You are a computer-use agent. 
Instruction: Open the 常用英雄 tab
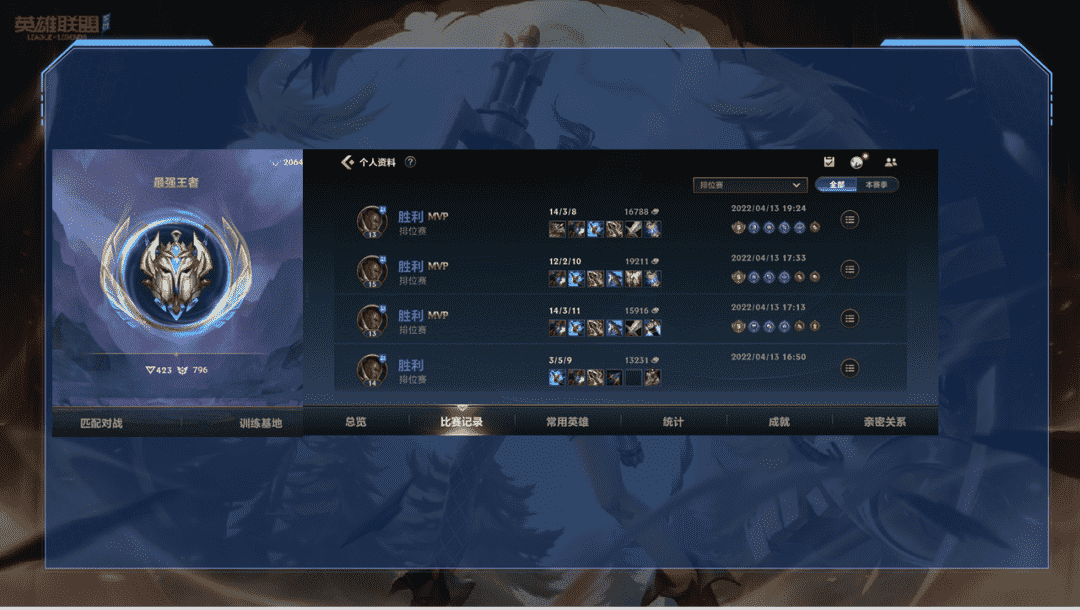[567, 422]
